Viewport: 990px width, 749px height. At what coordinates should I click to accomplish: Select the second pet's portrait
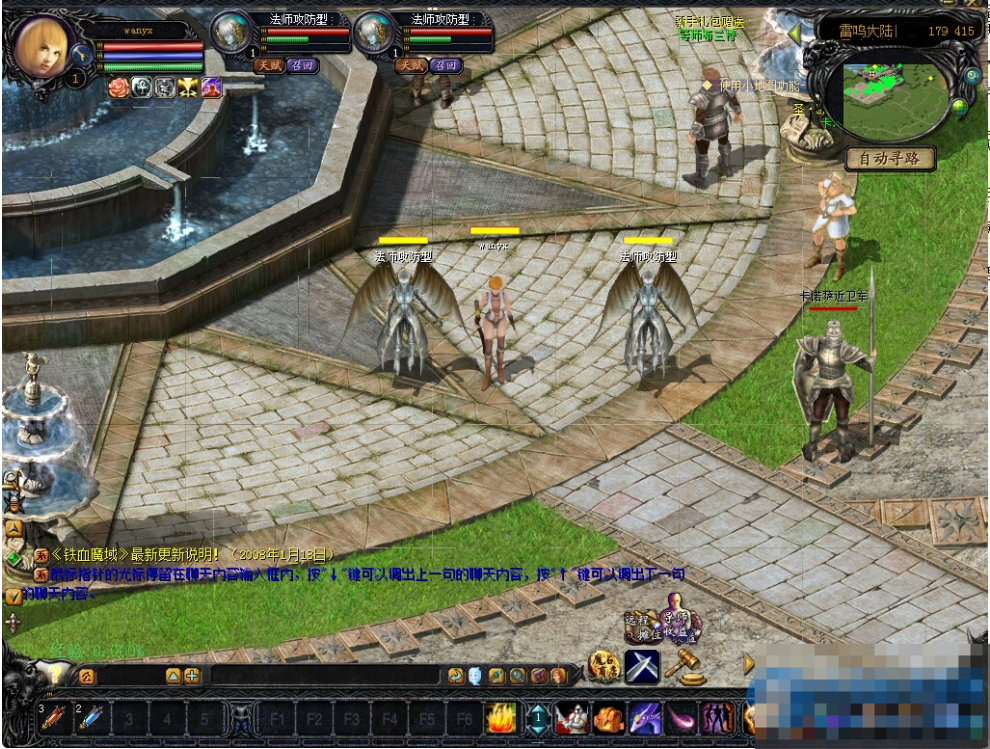tap(375, 33)
